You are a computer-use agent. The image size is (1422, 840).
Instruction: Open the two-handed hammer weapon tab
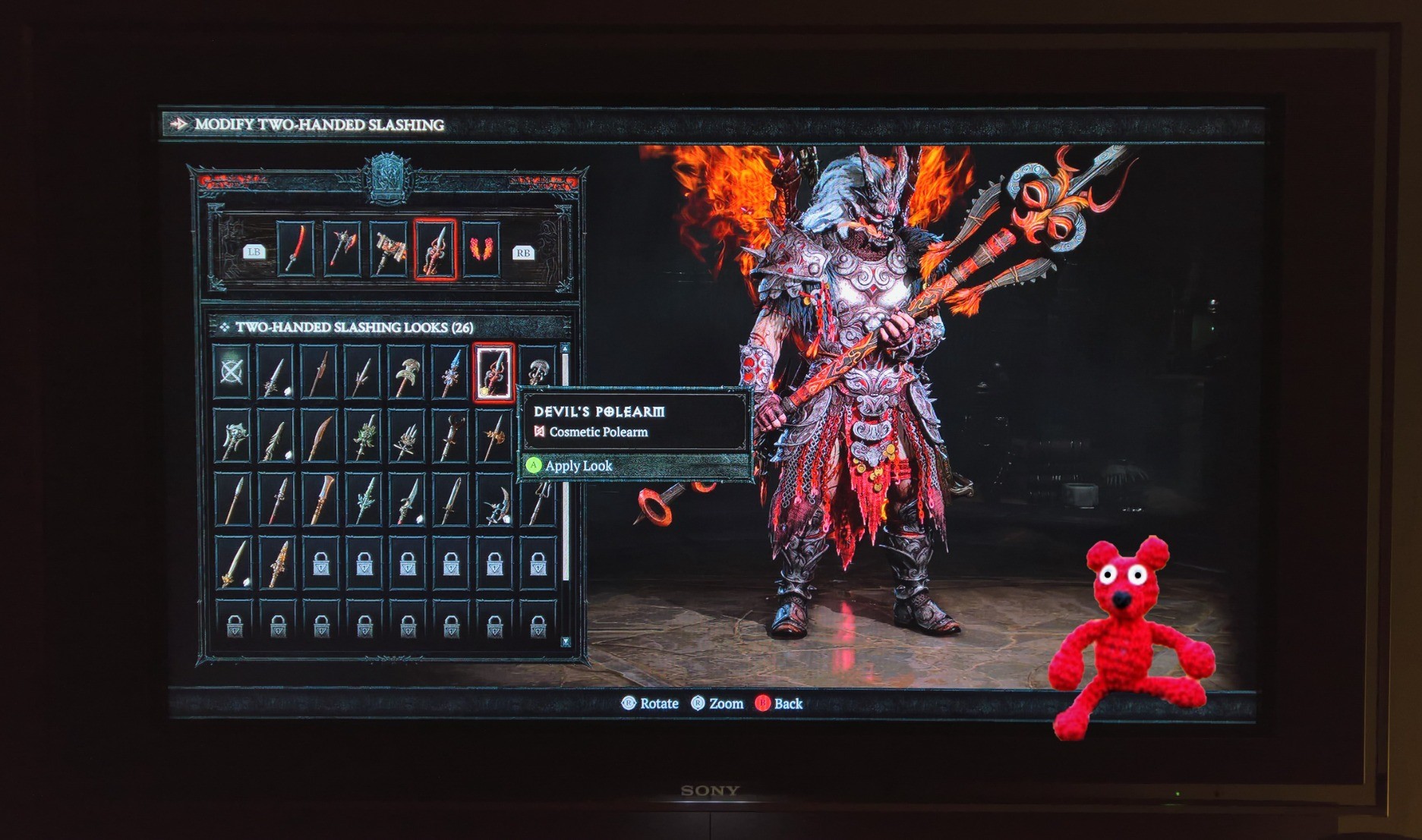[x=389, y=248]
